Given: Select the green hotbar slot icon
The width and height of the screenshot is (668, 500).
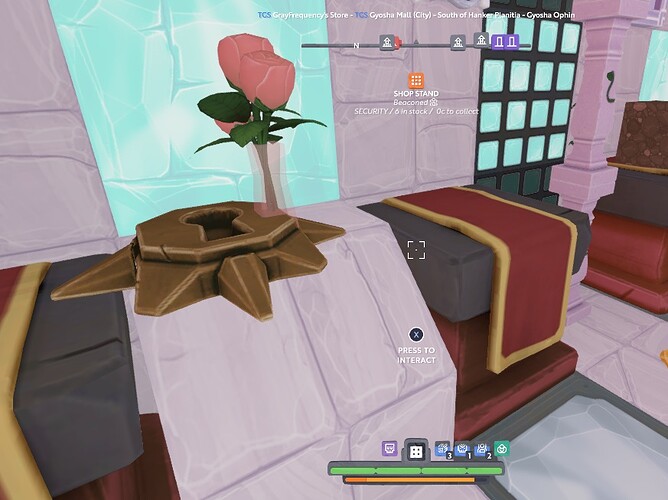Looking at the screenshot, I should point(502,450).
